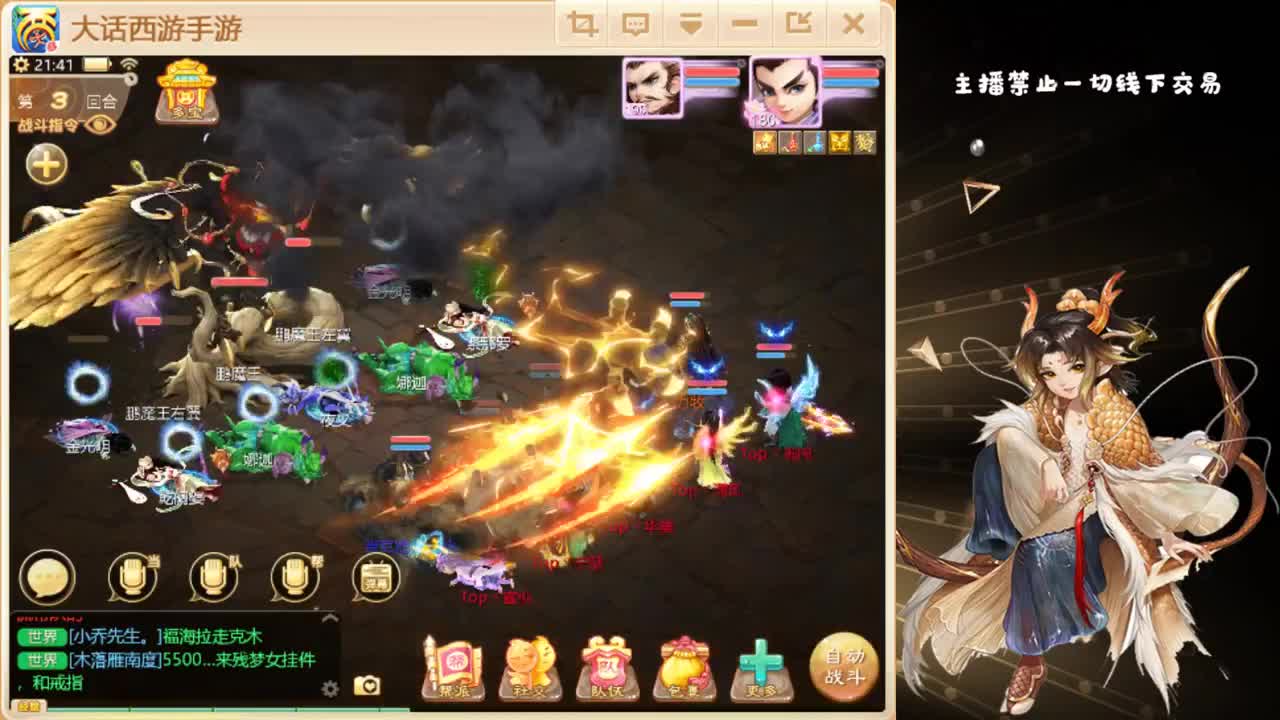This screenshot has height=720, width=1280.
Task: Open the dropdown arrow in the title bar
Action: tap(691, 23)
